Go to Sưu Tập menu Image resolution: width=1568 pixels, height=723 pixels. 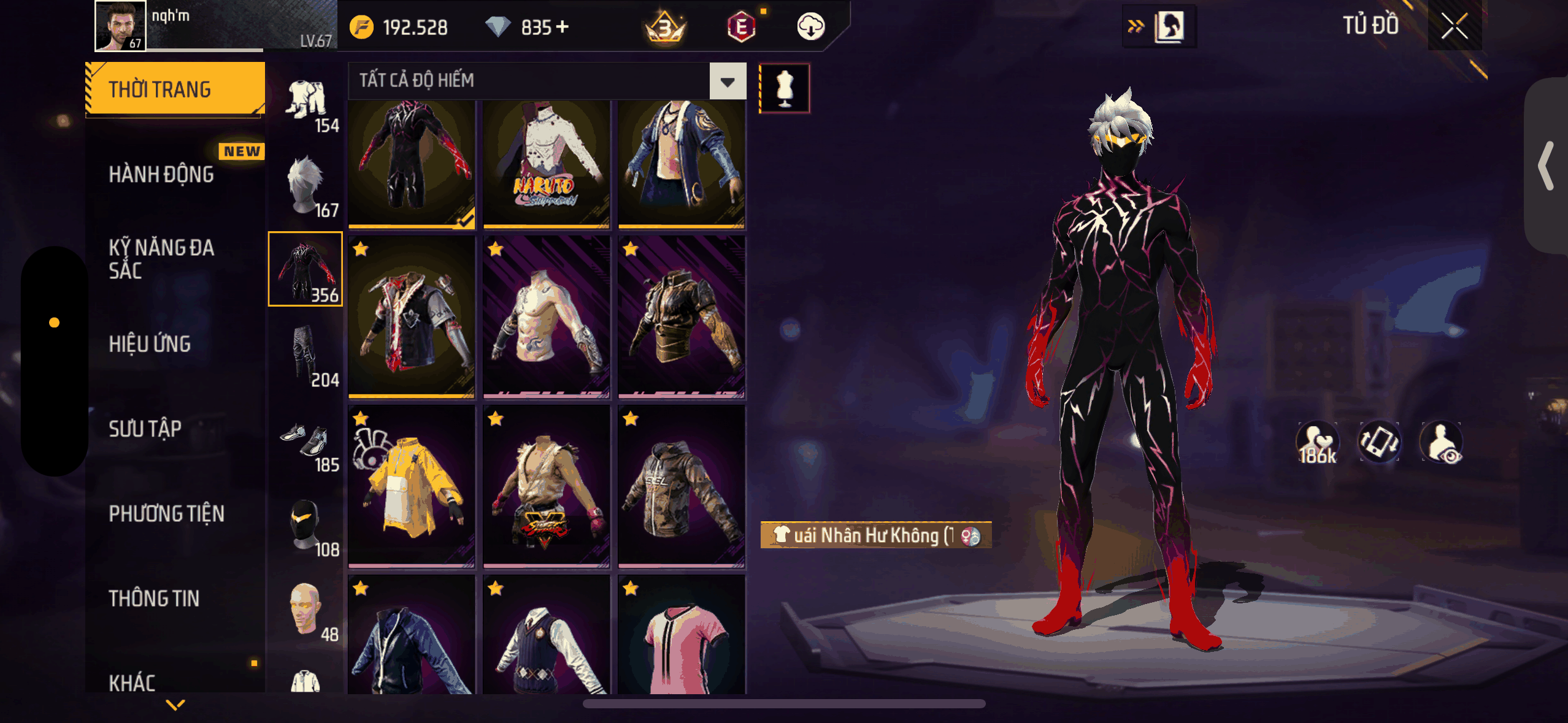click(x=145, y=429)
